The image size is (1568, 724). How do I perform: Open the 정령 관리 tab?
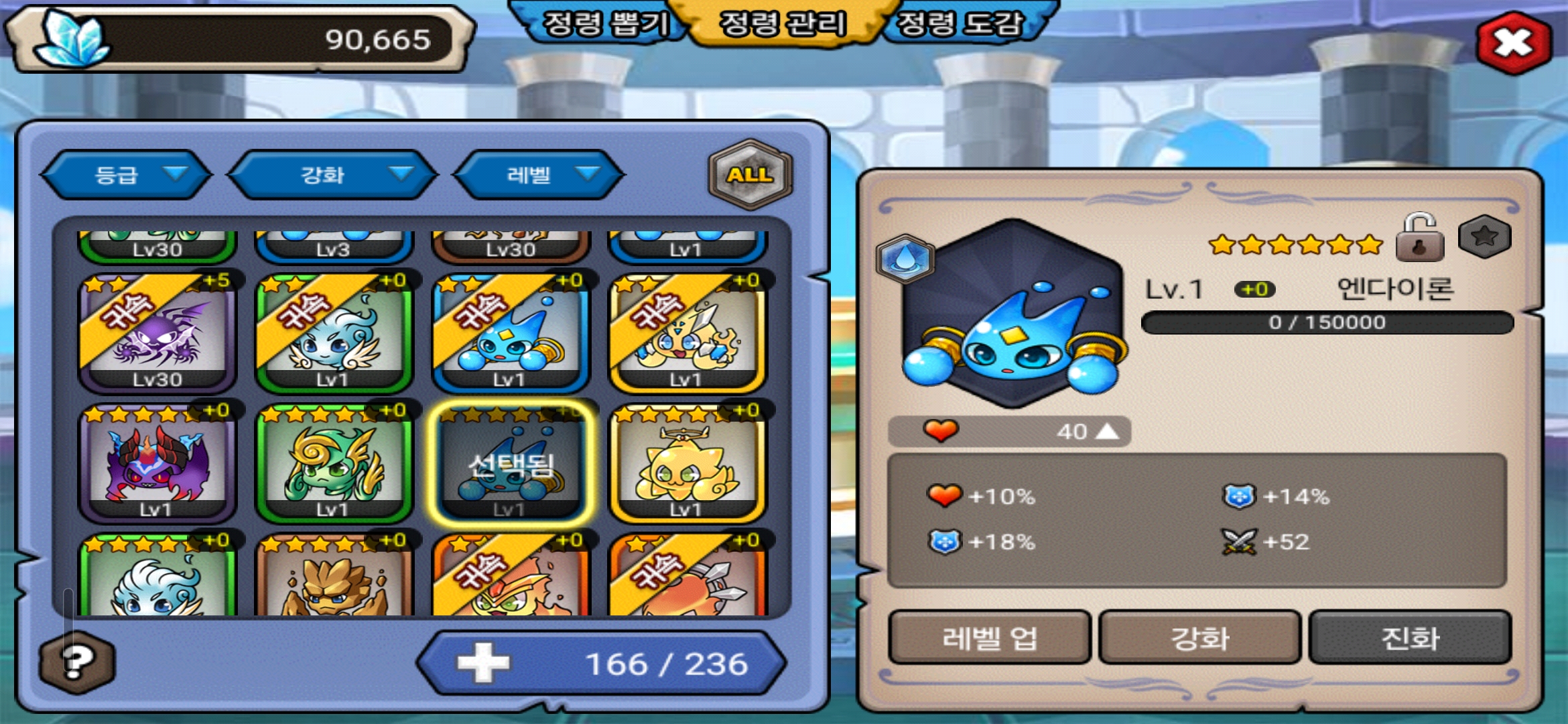click(783, 24)
